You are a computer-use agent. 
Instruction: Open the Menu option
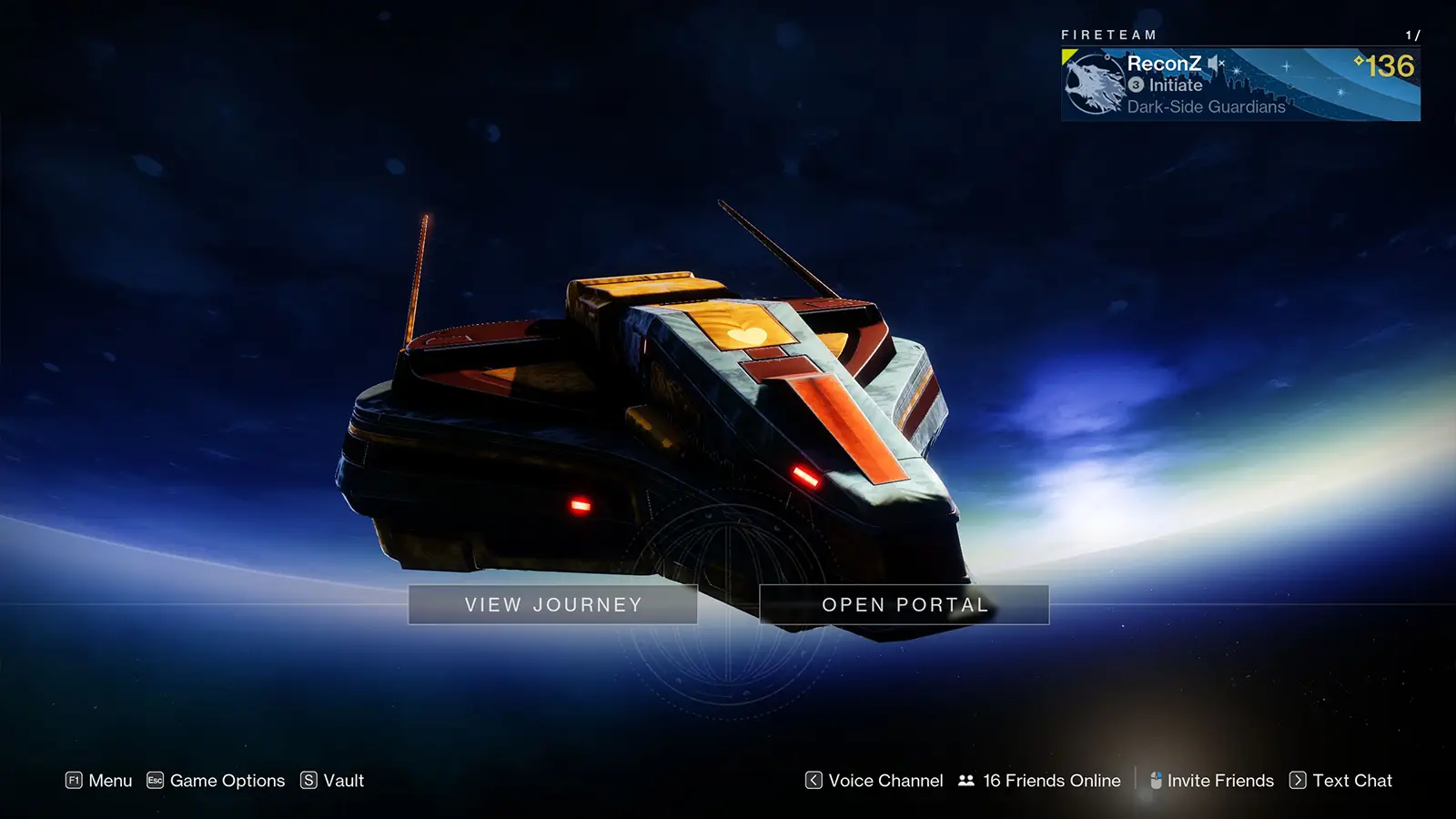(x=99, y=781)
